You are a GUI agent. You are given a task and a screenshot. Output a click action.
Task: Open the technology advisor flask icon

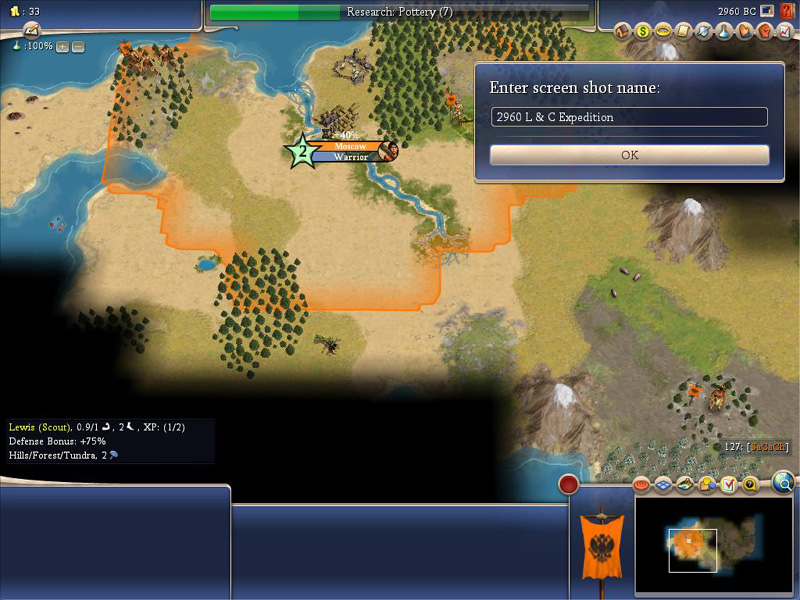pos(724,31)
